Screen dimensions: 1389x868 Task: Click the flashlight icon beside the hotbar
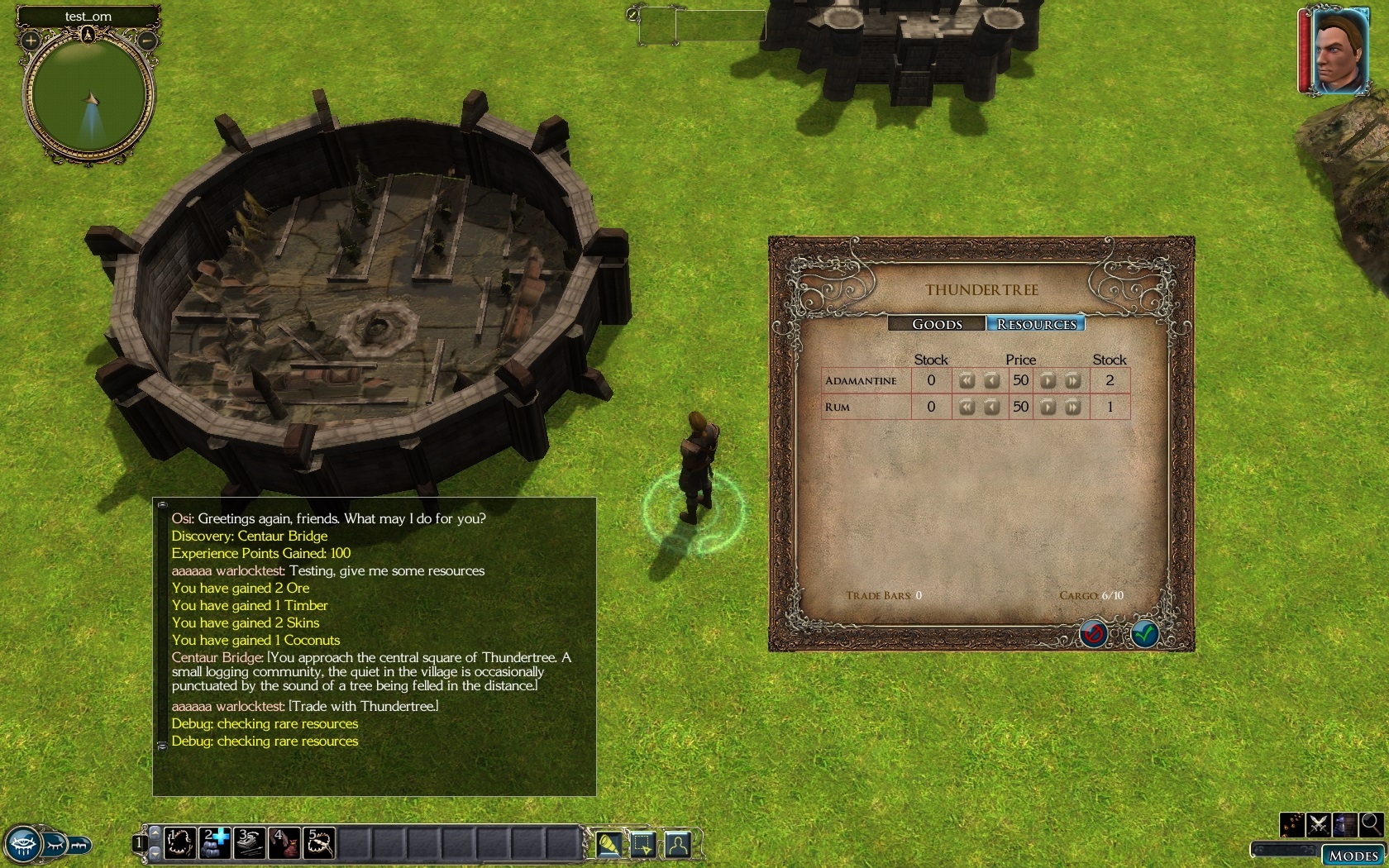tap(609, 844)
